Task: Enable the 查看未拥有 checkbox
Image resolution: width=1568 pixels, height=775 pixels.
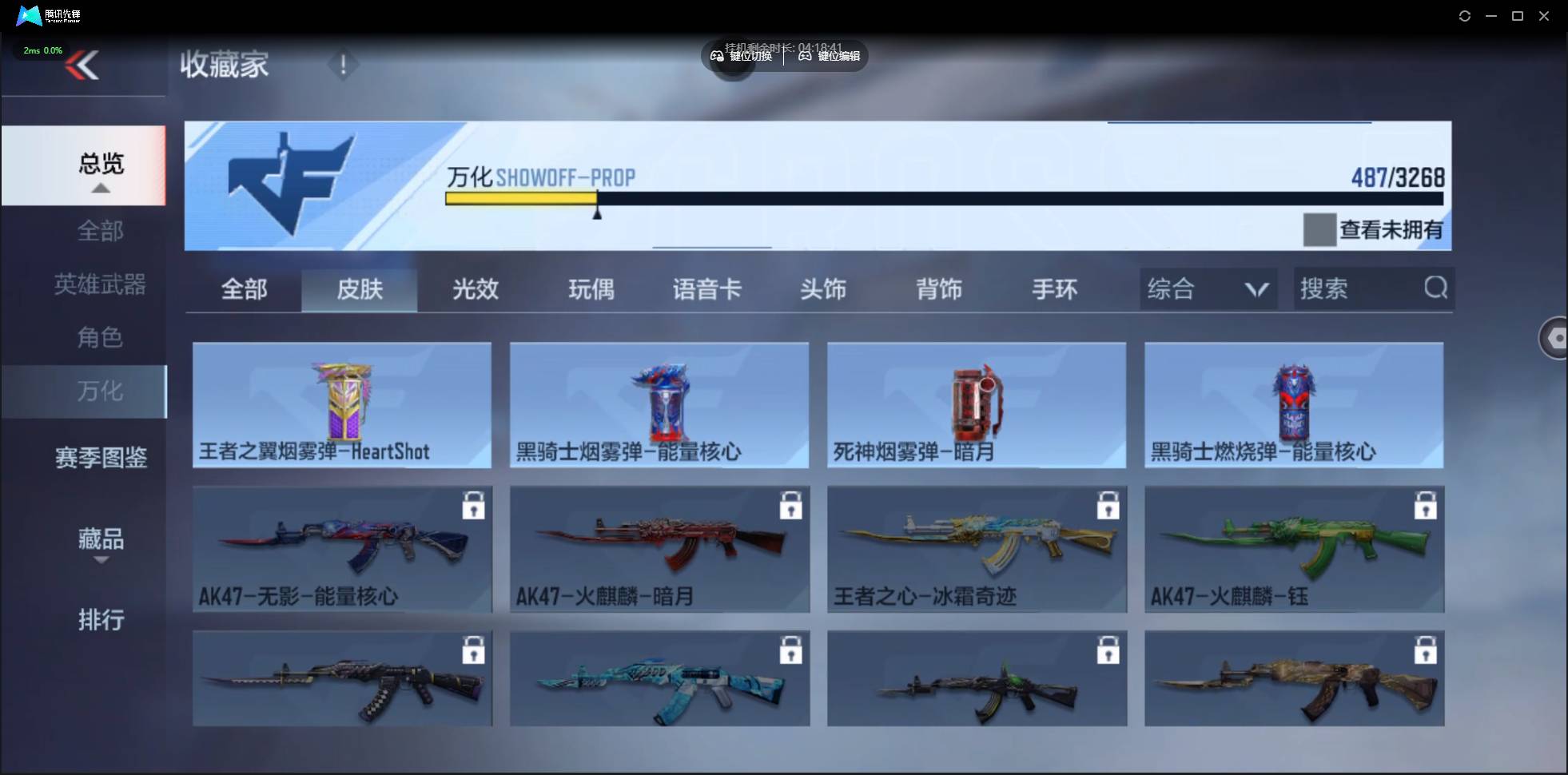Action: tap(1320, 229)
